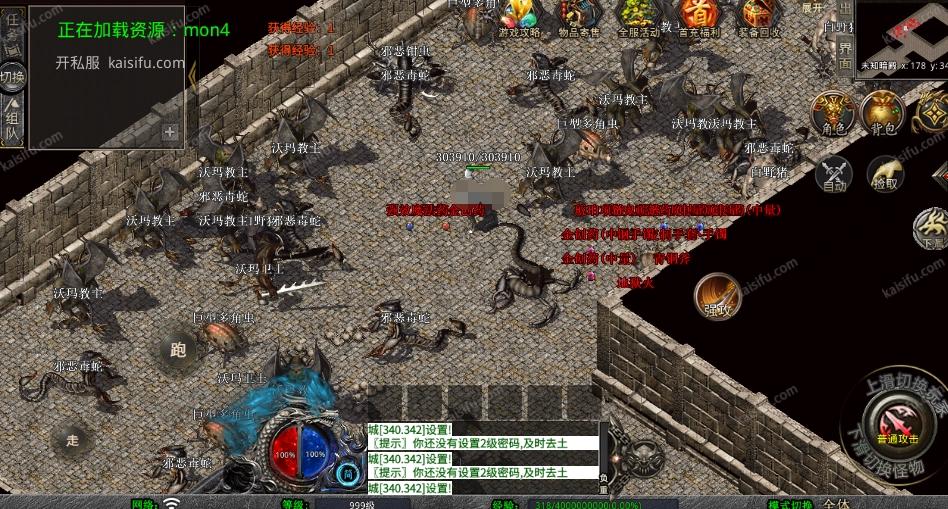The width and height of the screenshot is (948, 509).
Task: Open the 装备回收 equipment recycle chest
Action: click(x=756, y=15)
